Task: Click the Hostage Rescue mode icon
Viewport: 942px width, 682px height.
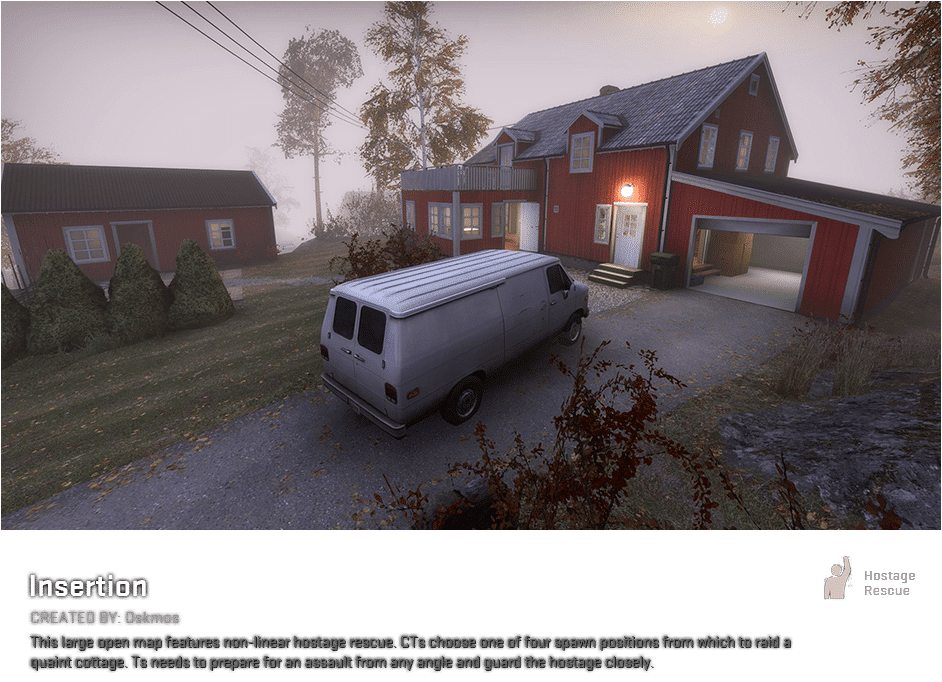Action: click(x=837, y=579)
